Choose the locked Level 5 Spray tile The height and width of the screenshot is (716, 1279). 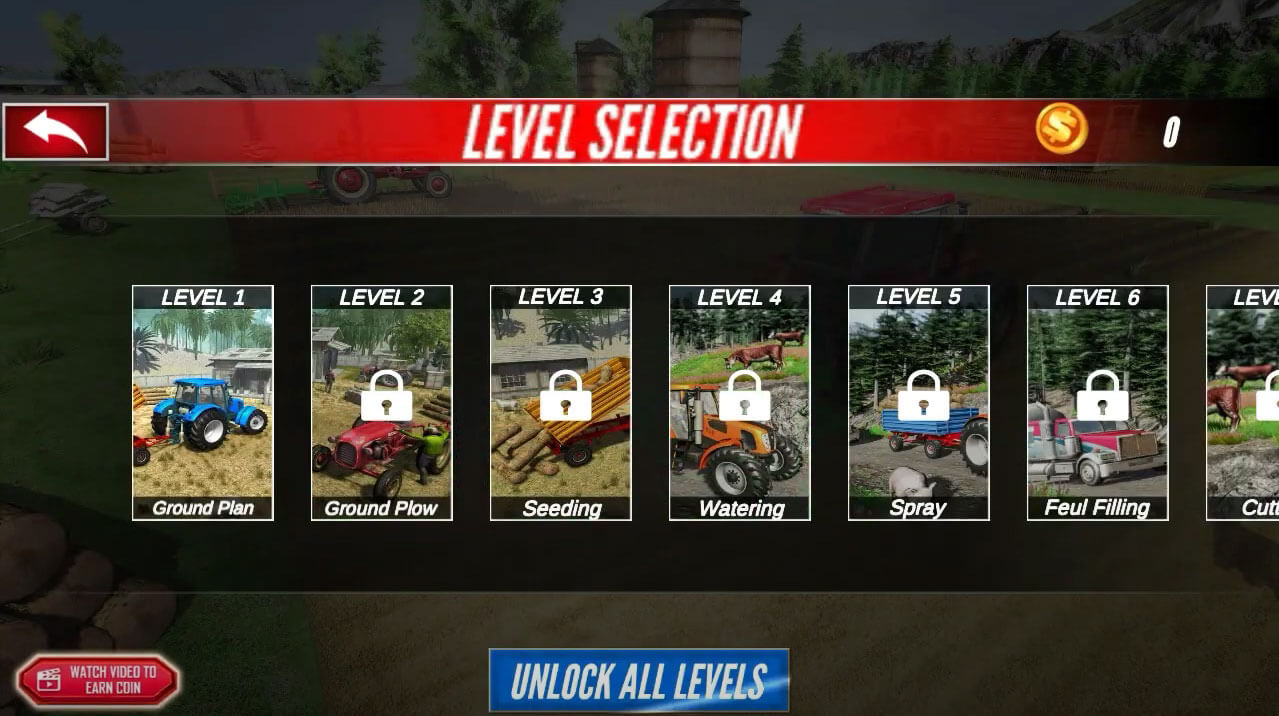coord(919,403)
